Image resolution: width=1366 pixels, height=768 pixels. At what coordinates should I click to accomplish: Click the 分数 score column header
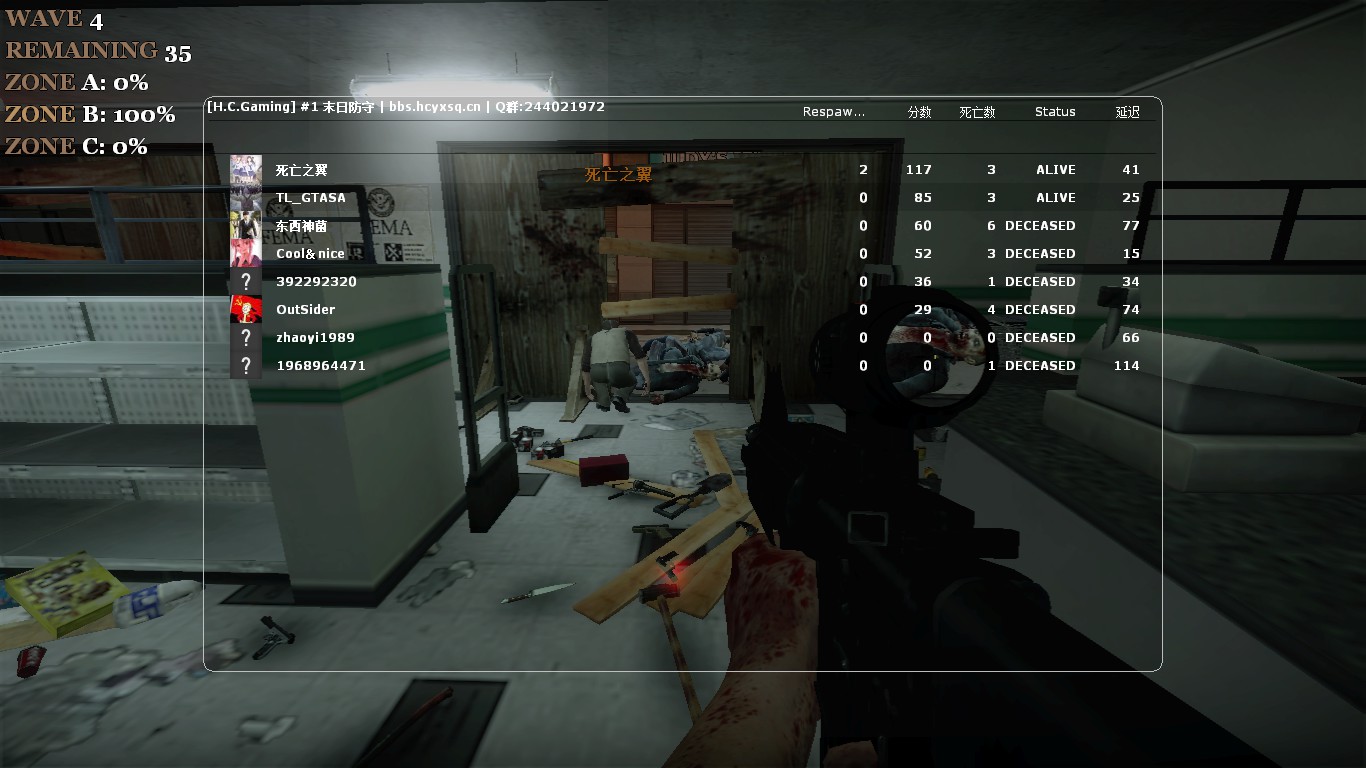coord(919,112)
